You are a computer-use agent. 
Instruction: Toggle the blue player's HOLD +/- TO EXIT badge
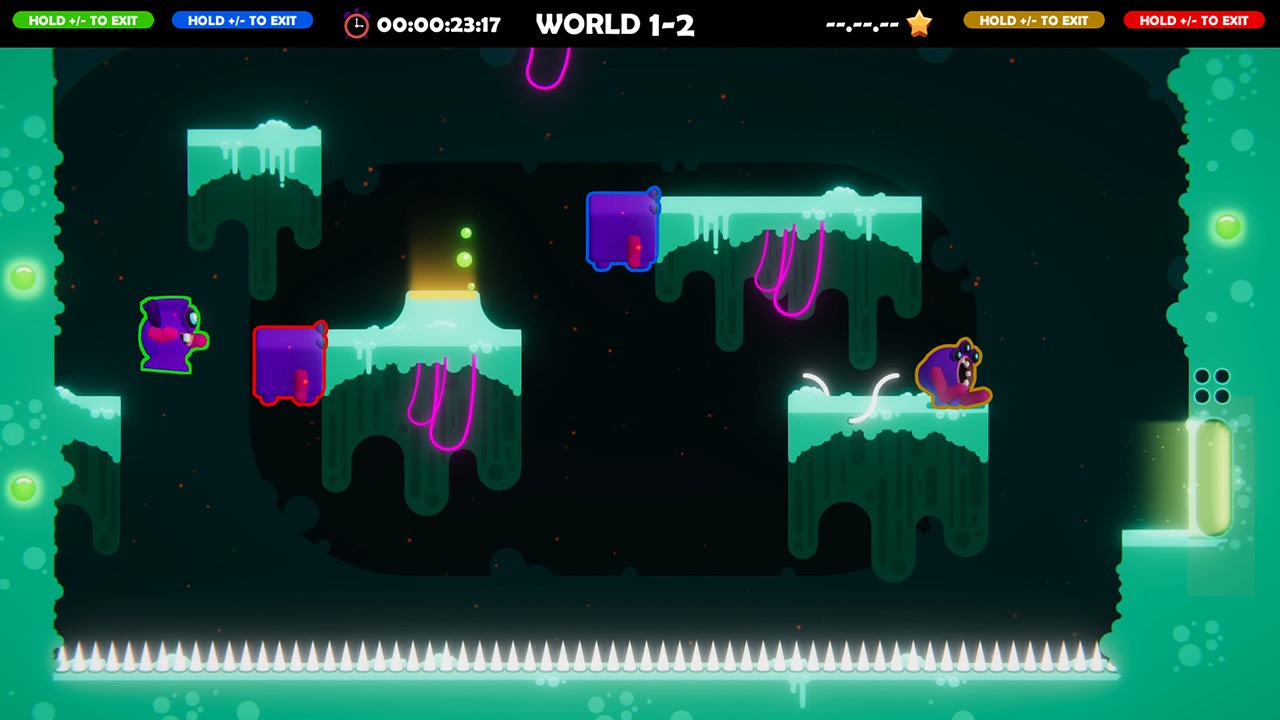[242, 20]
